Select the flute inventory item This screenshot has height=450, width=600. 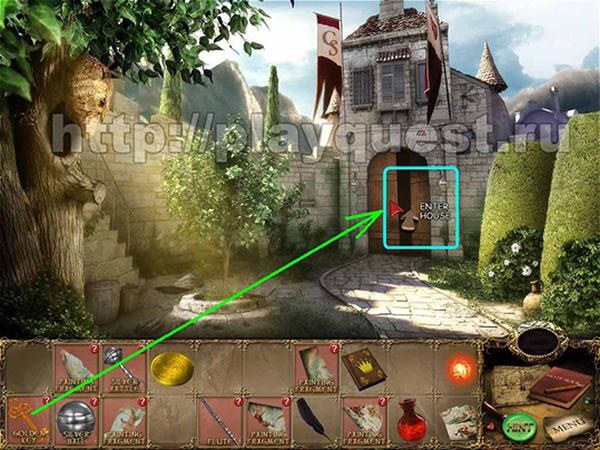point(217,418)
